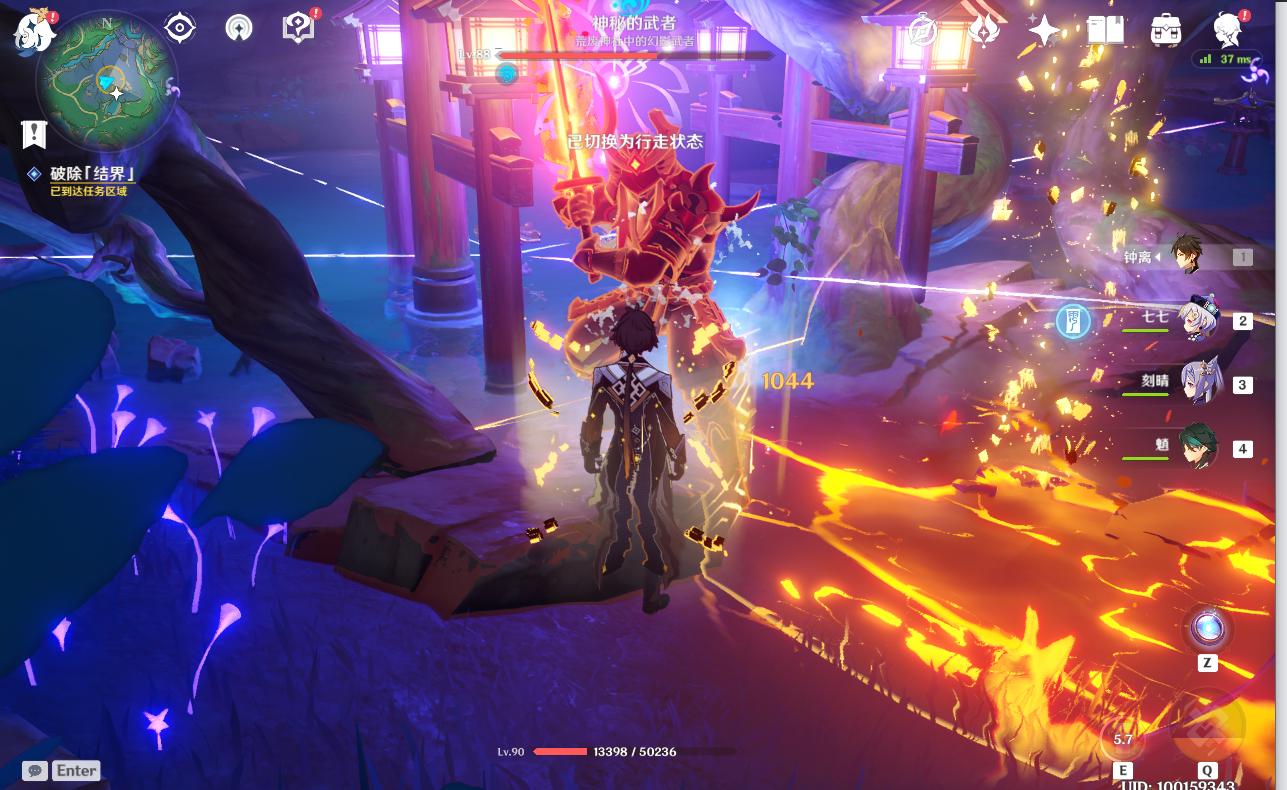
Task: Open the winged battle pass icon
Action: [984, 31]
